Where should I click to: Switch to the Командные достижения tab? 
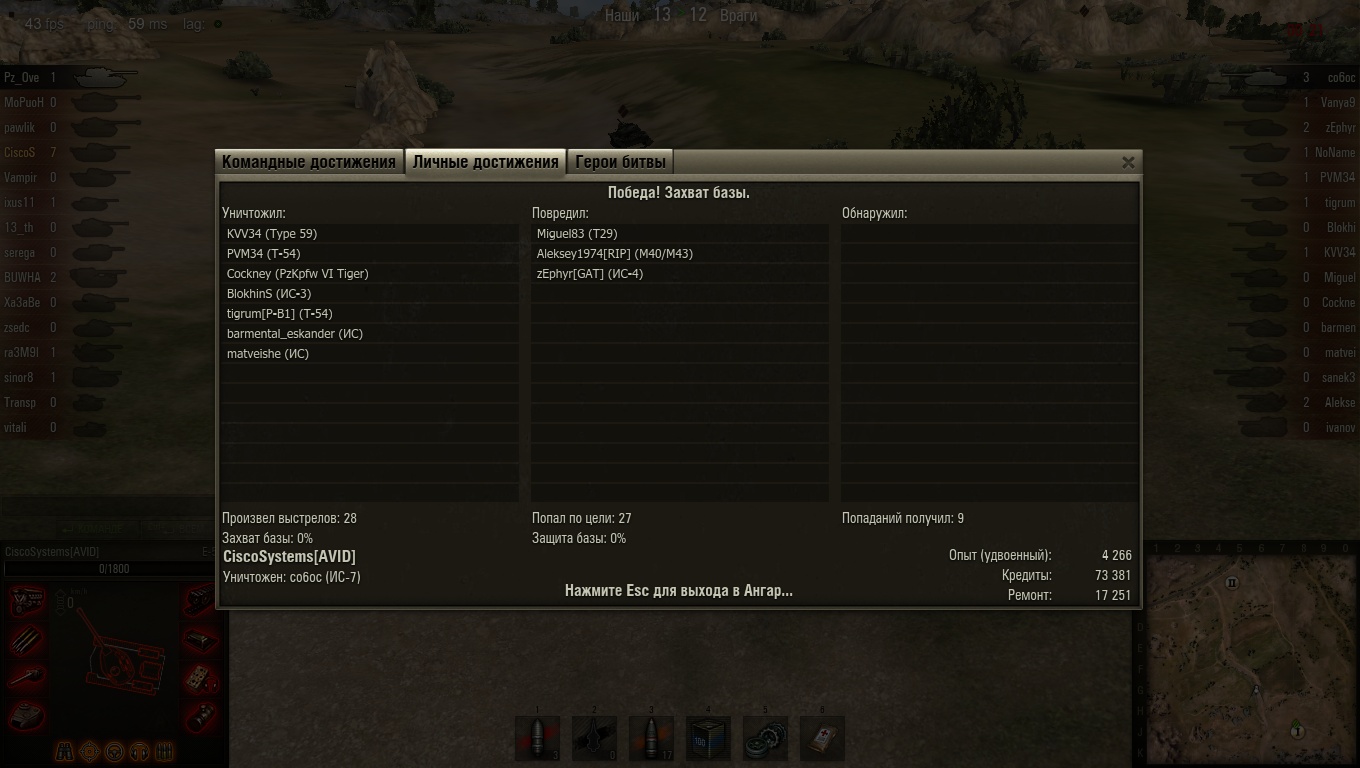309,162
